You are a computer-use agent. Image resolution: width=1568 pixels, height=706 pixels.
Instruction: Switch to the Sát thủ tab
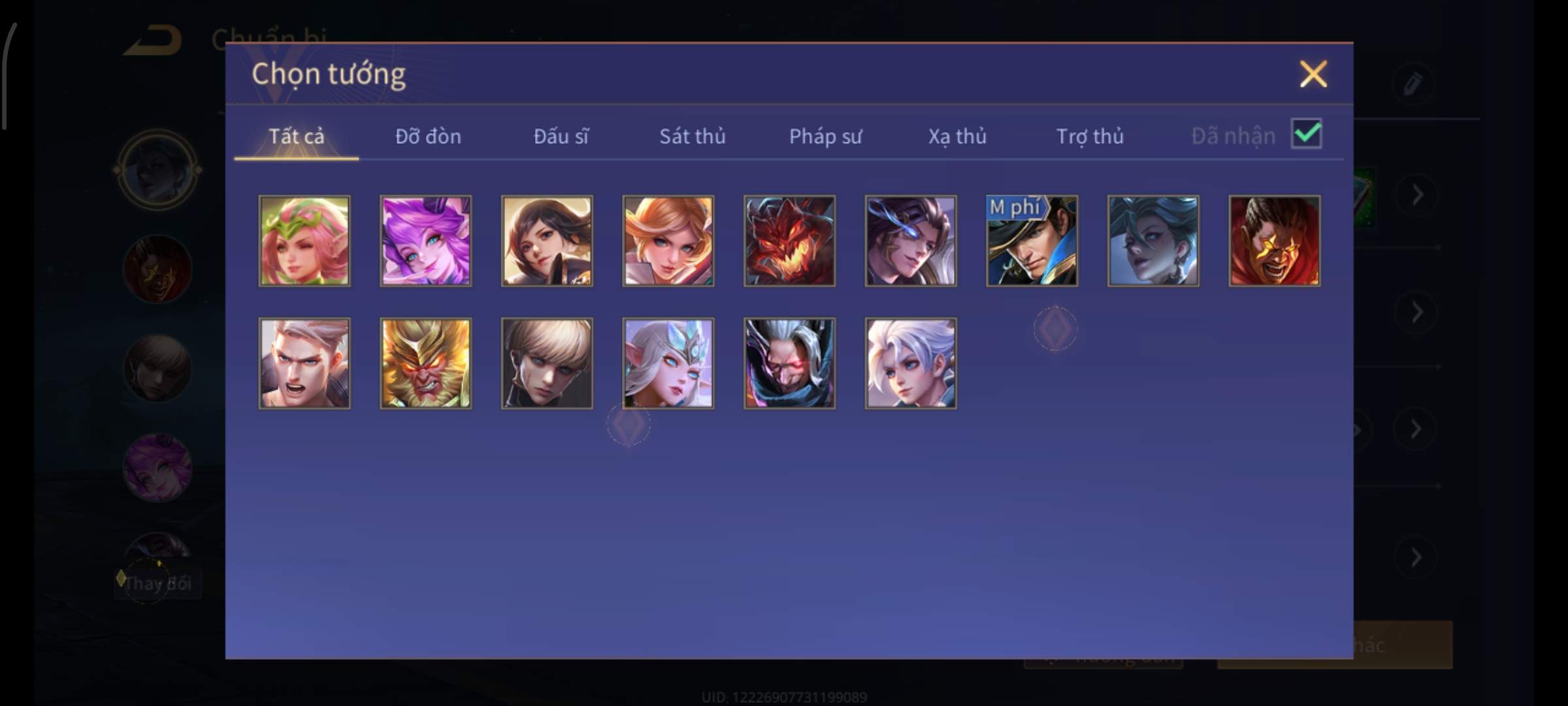(692, 136)
